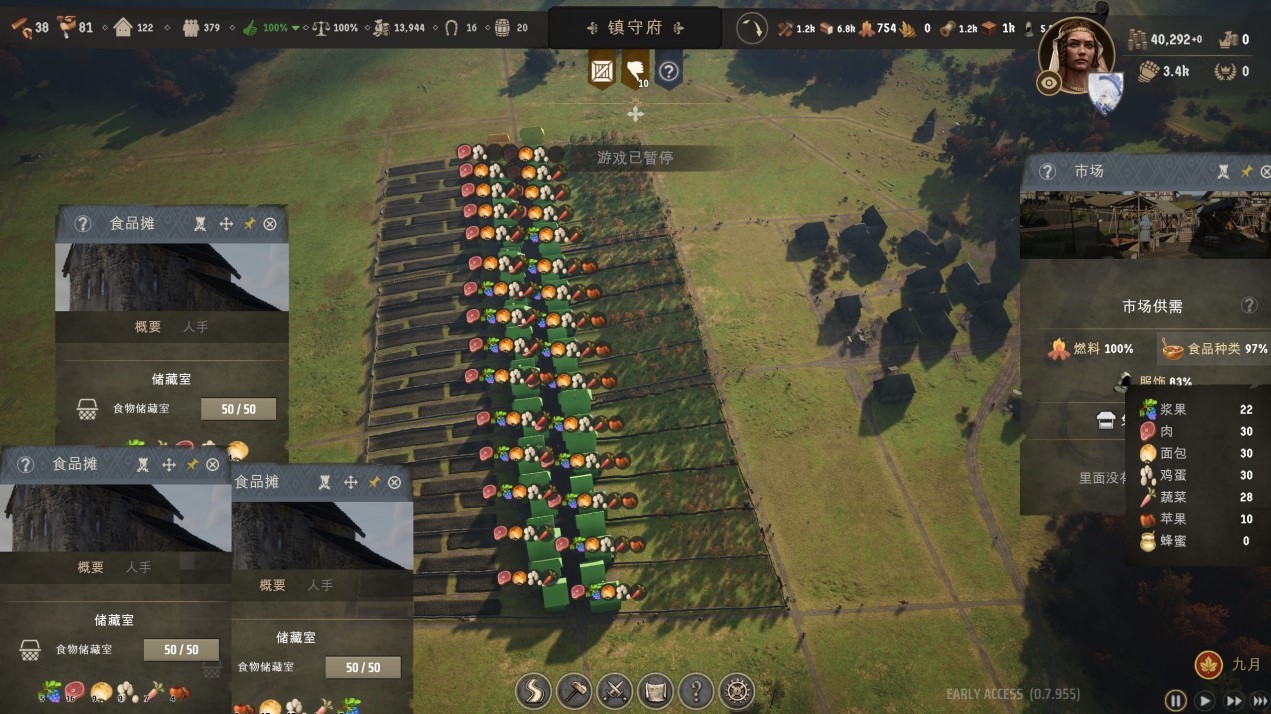
Task: Open the gear settings menu
Action: pos(737,690)
